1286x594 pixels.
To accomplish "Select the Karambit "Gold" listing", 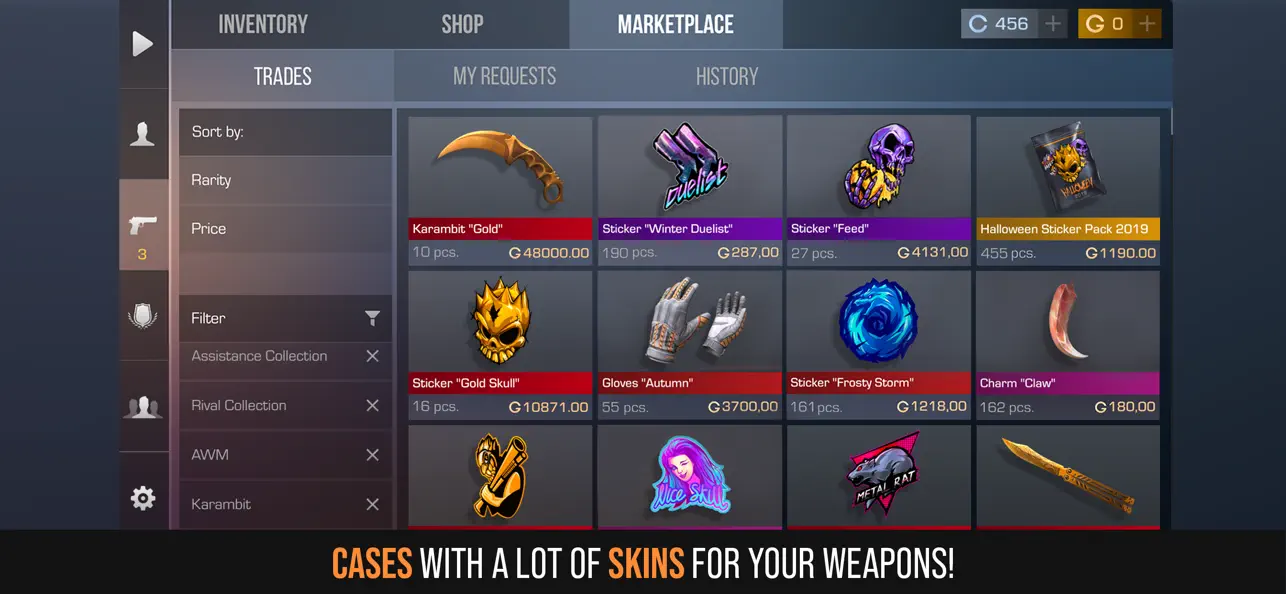I will [x=500, y=190].
